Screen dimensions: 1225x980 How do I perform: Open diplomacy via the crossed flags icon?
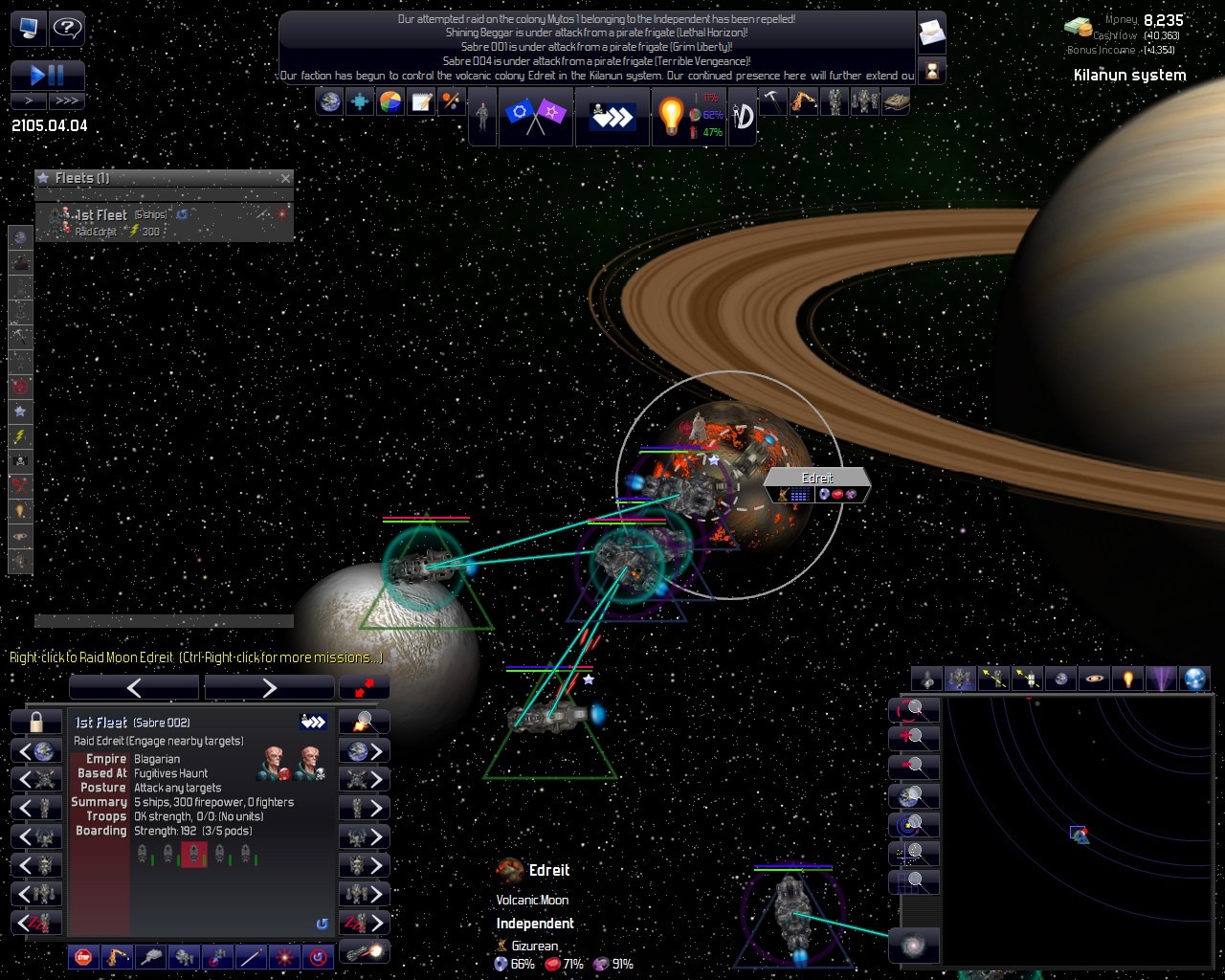535,116
